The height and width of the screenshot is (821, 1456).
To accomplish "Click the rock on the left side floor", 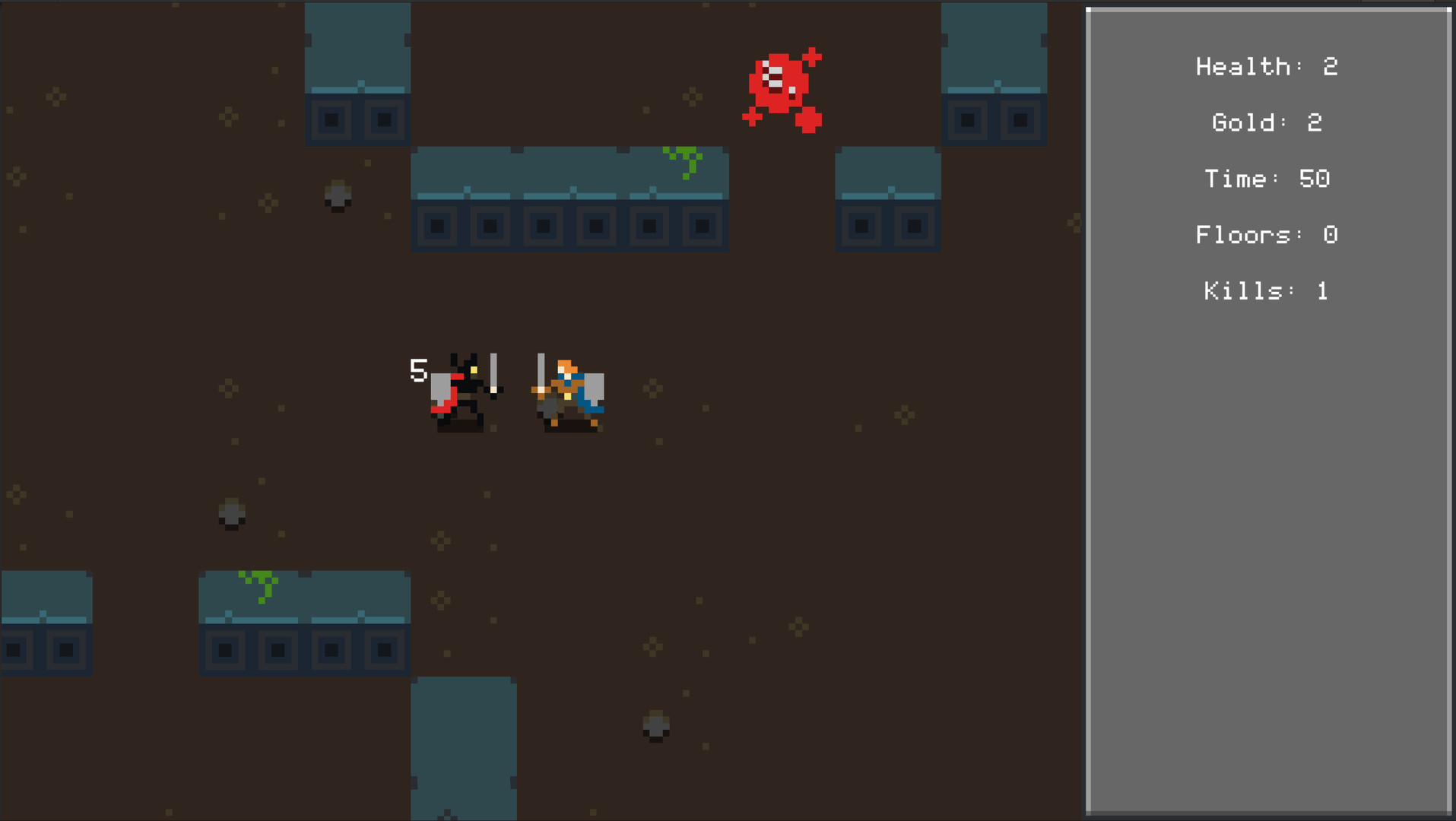I will (x=230, y=514).
